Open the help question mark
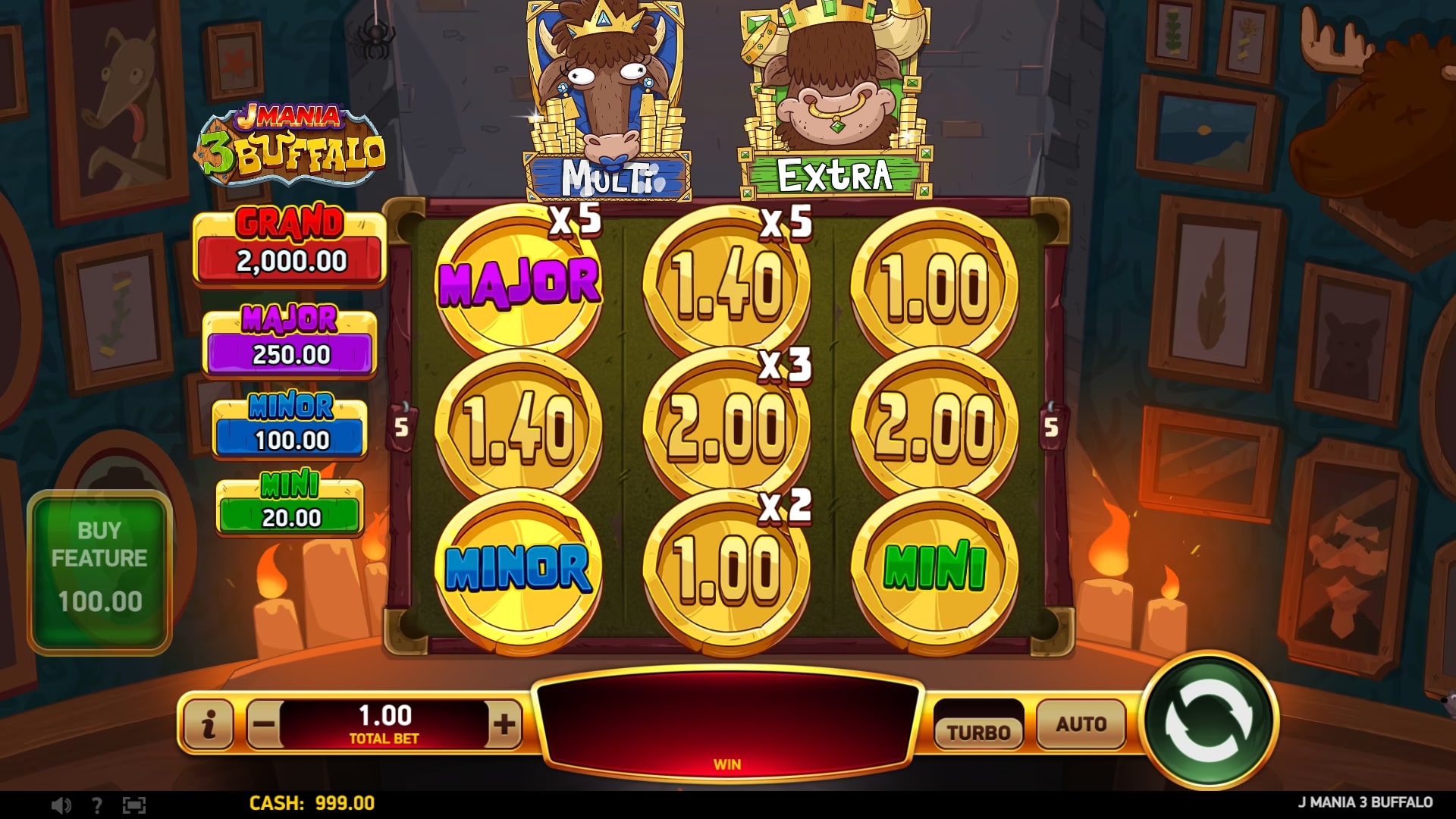Screen dimensions: 1456x819 [96, 805]
